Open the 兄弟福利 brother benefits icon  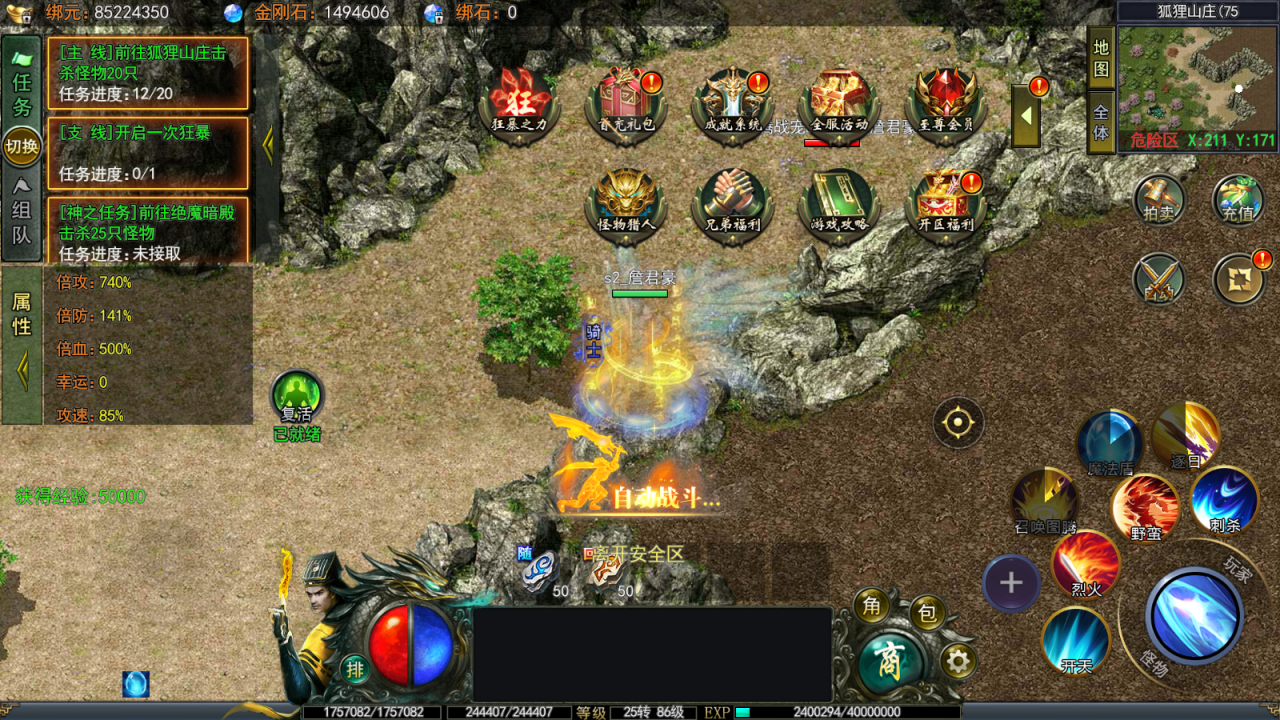pyautogui.click(x=733, y=202)
